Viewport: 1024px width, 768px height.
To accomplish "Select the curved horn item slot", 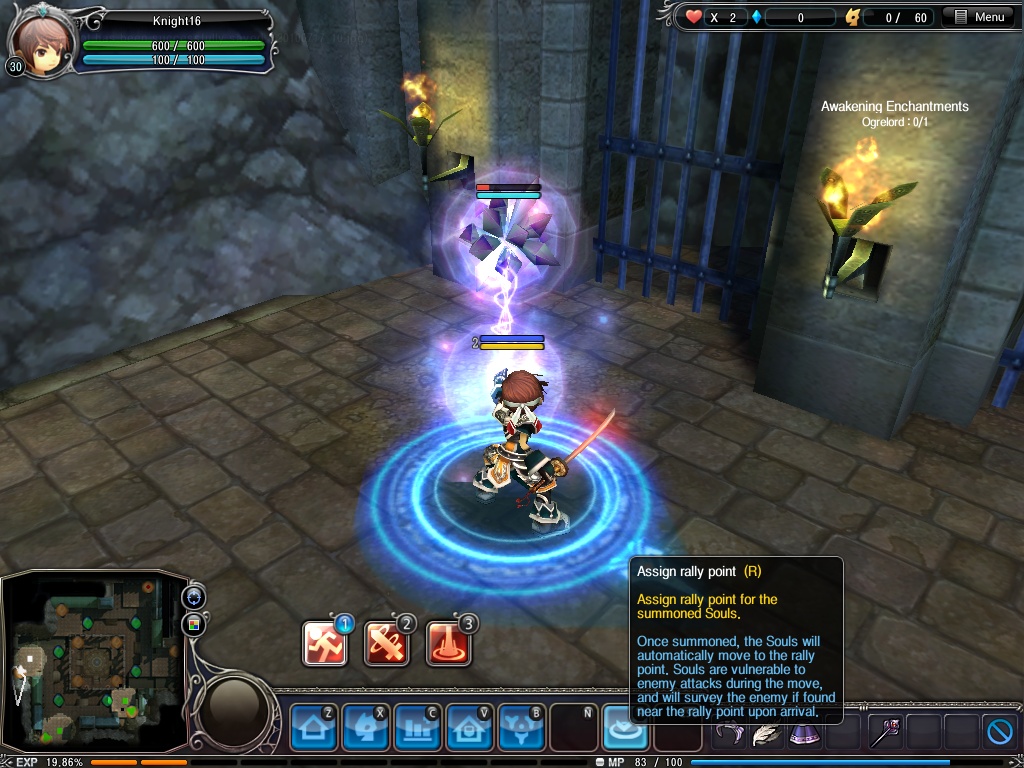I will click(x=728, y=733).
